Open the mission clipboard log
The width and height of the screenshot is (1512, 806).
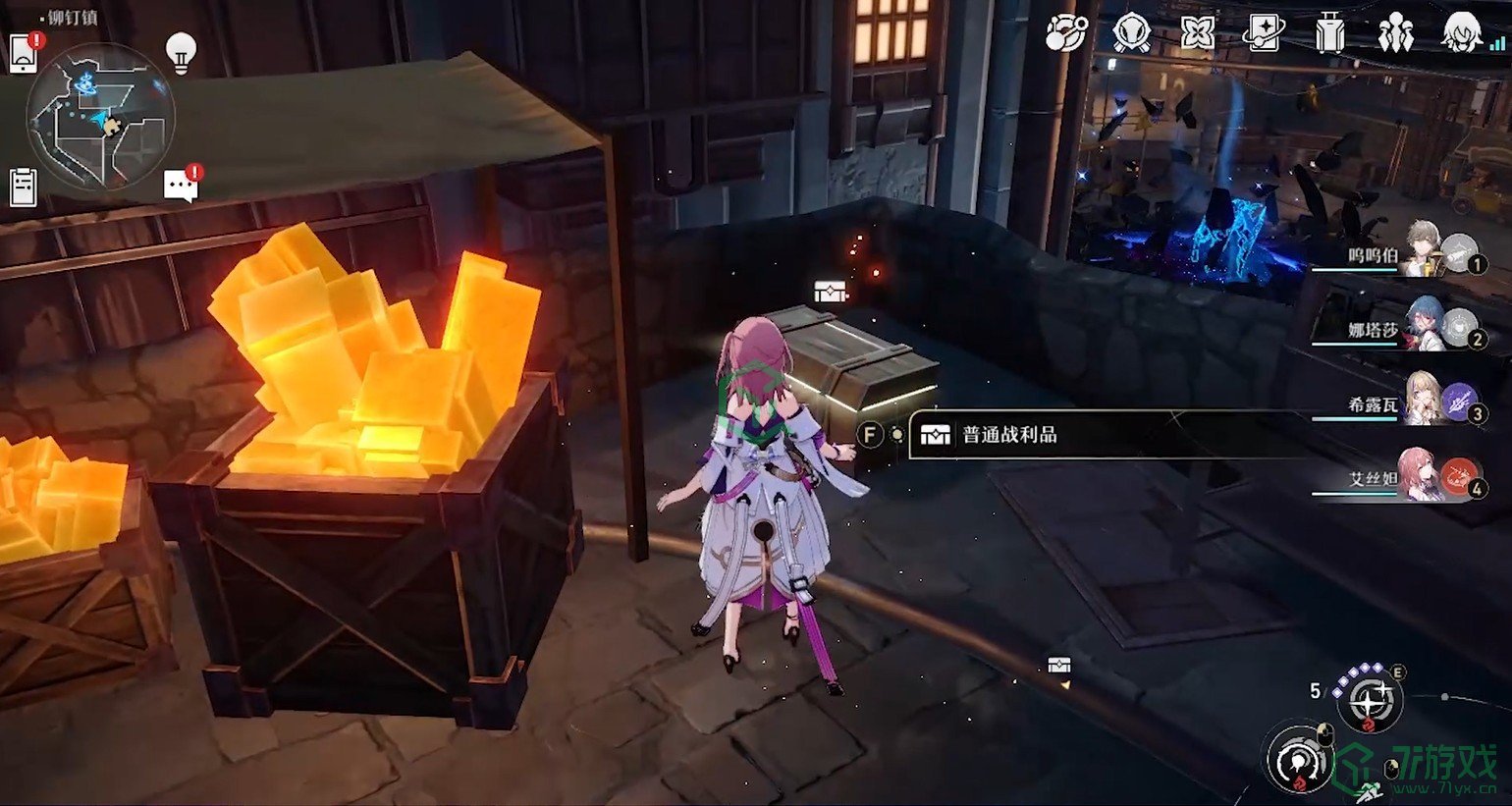tap(23, 187)
